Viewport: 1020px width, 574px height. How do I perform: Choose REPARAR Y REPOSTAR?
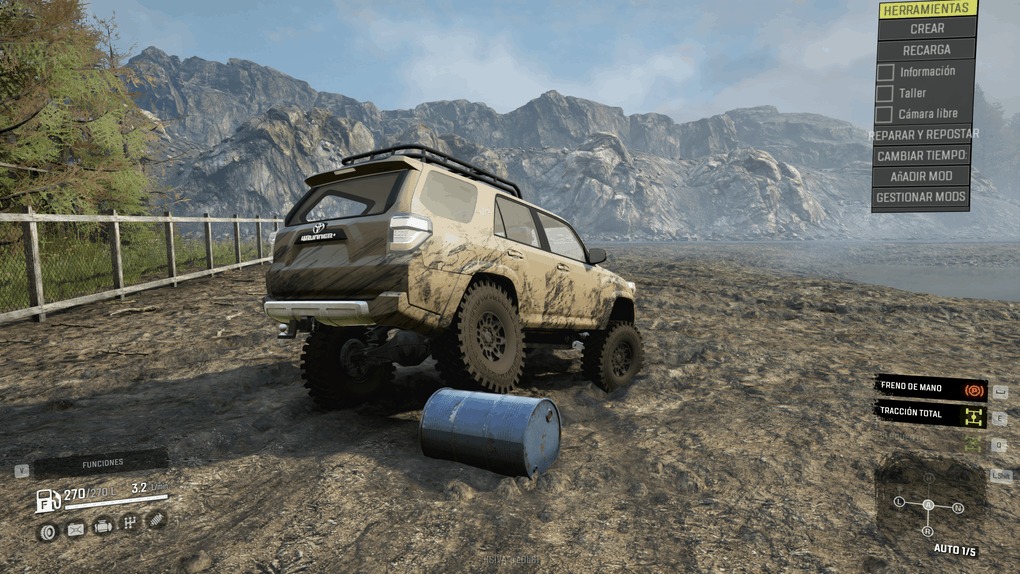(924, 134)
